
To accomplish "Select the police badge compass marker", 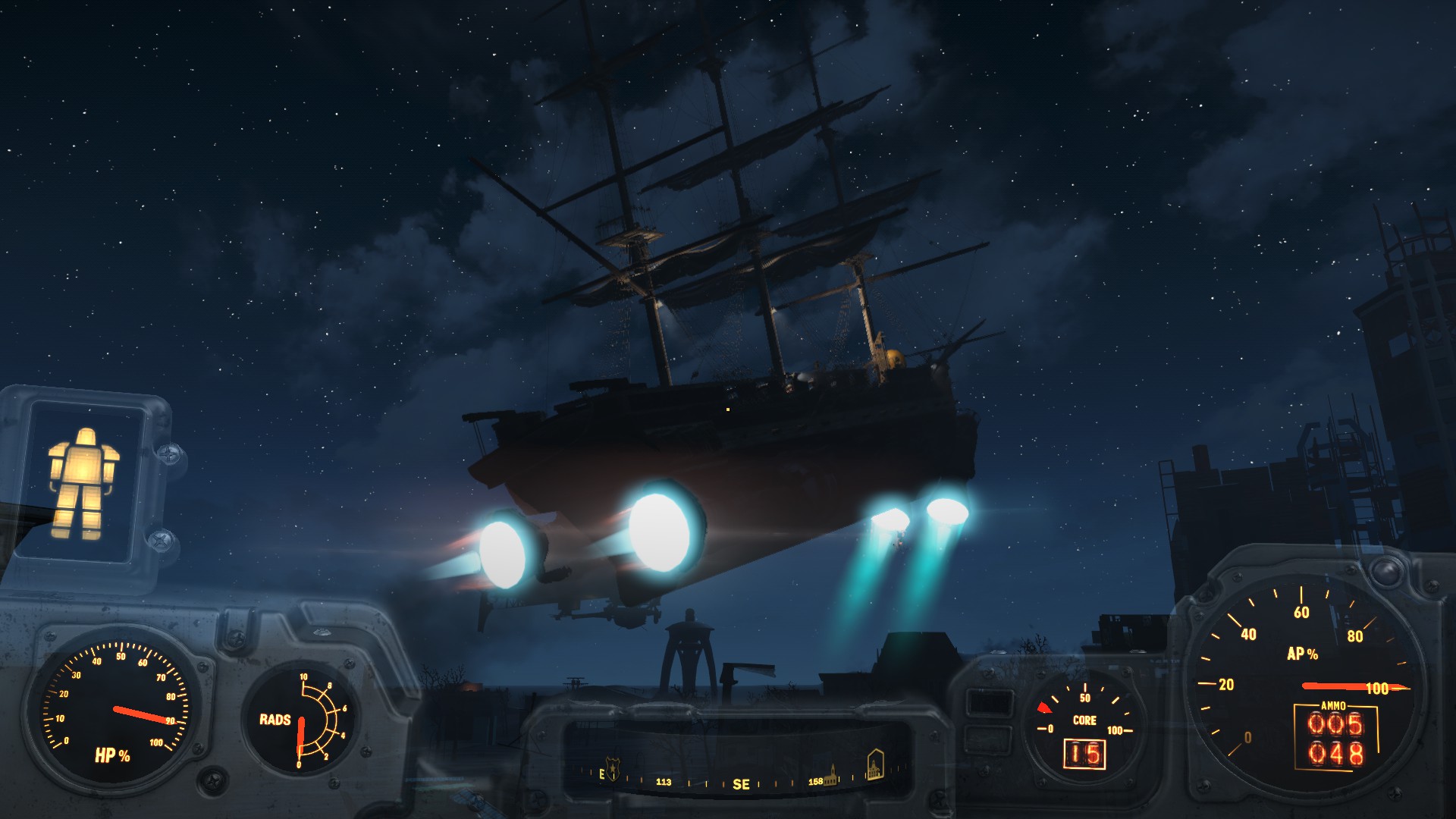I will (x=613, y=768).
